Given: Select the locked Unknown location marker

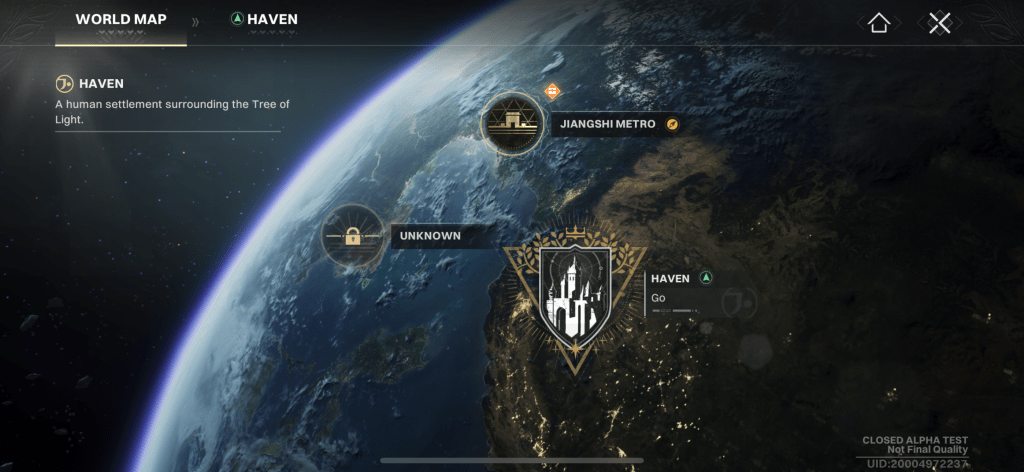Looking at the screenshot, I should pyautogui.click(x=352, y=237).
